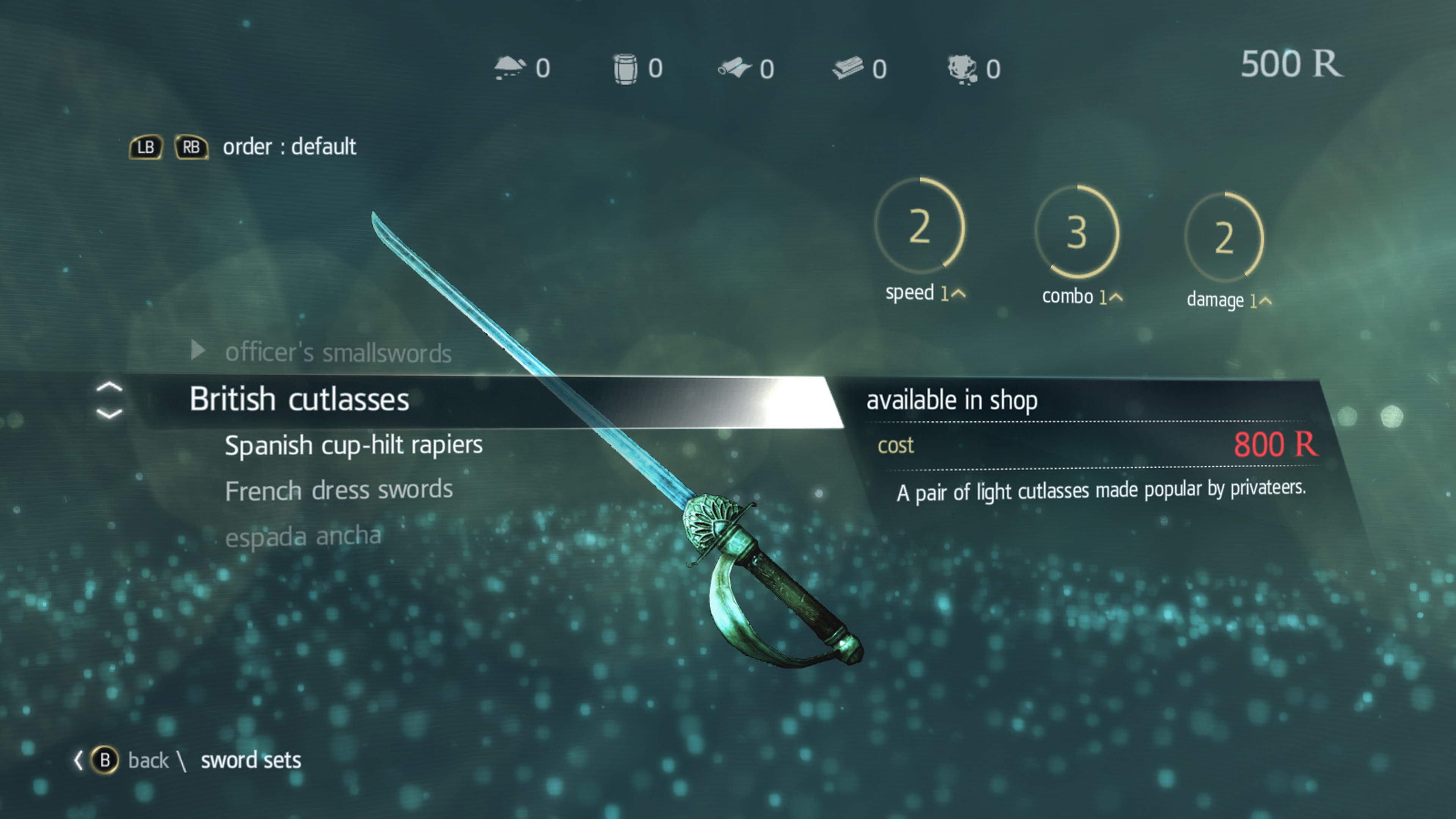Click the wood planks resource icon

point(849,68)
